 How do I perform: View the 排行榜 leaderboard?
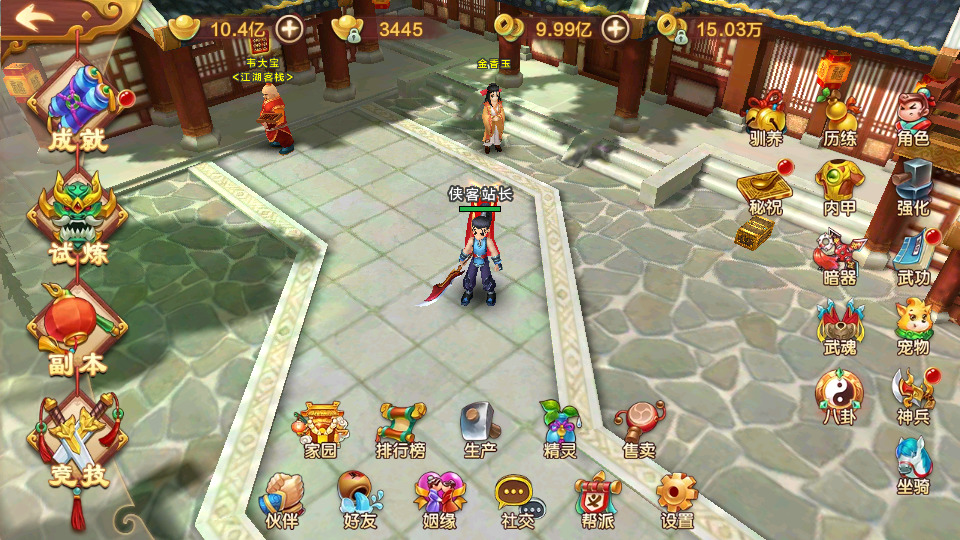(x=402, y=428)
